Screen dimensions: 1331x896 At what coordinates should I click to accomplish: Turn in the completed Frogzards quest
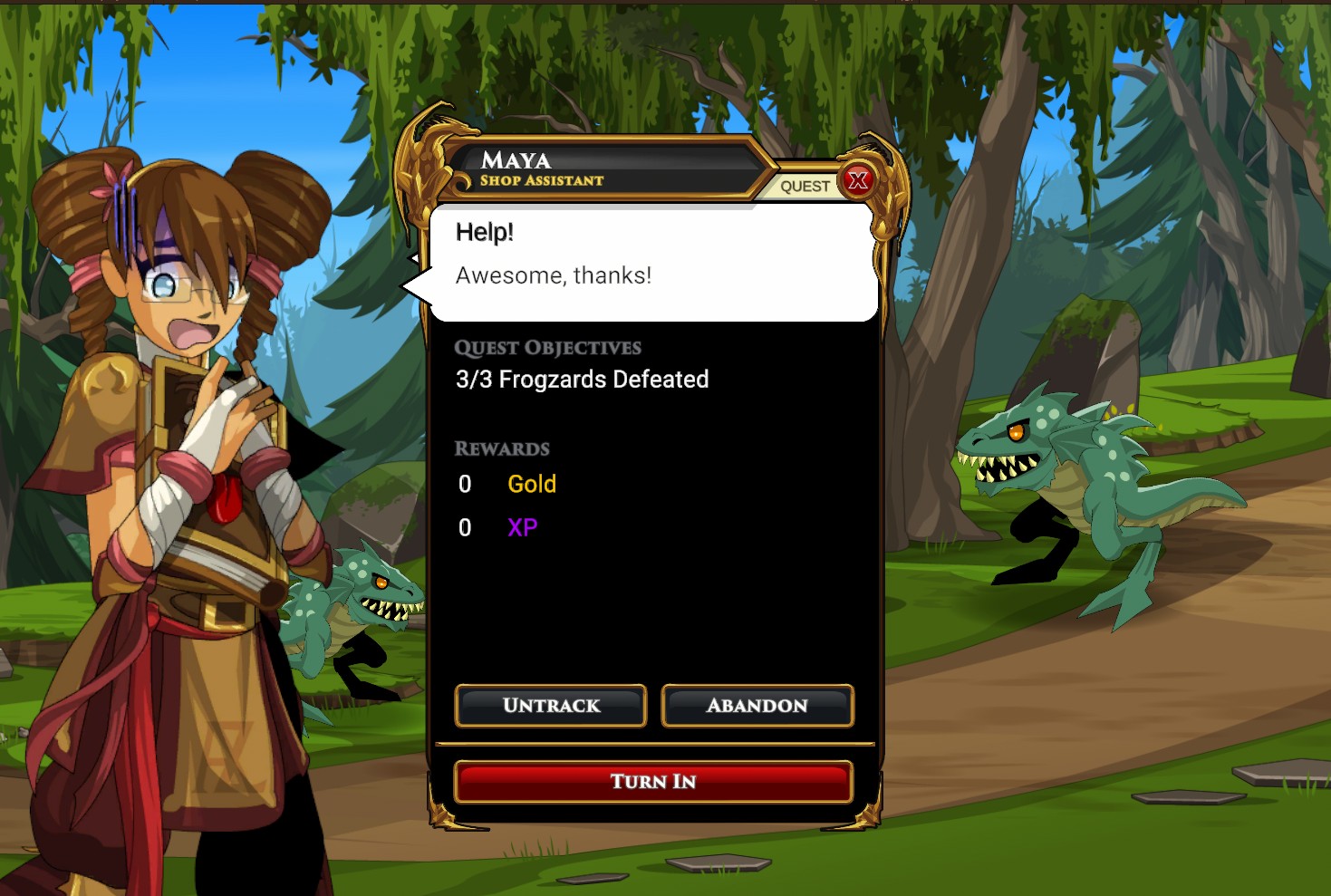[652, 782]
